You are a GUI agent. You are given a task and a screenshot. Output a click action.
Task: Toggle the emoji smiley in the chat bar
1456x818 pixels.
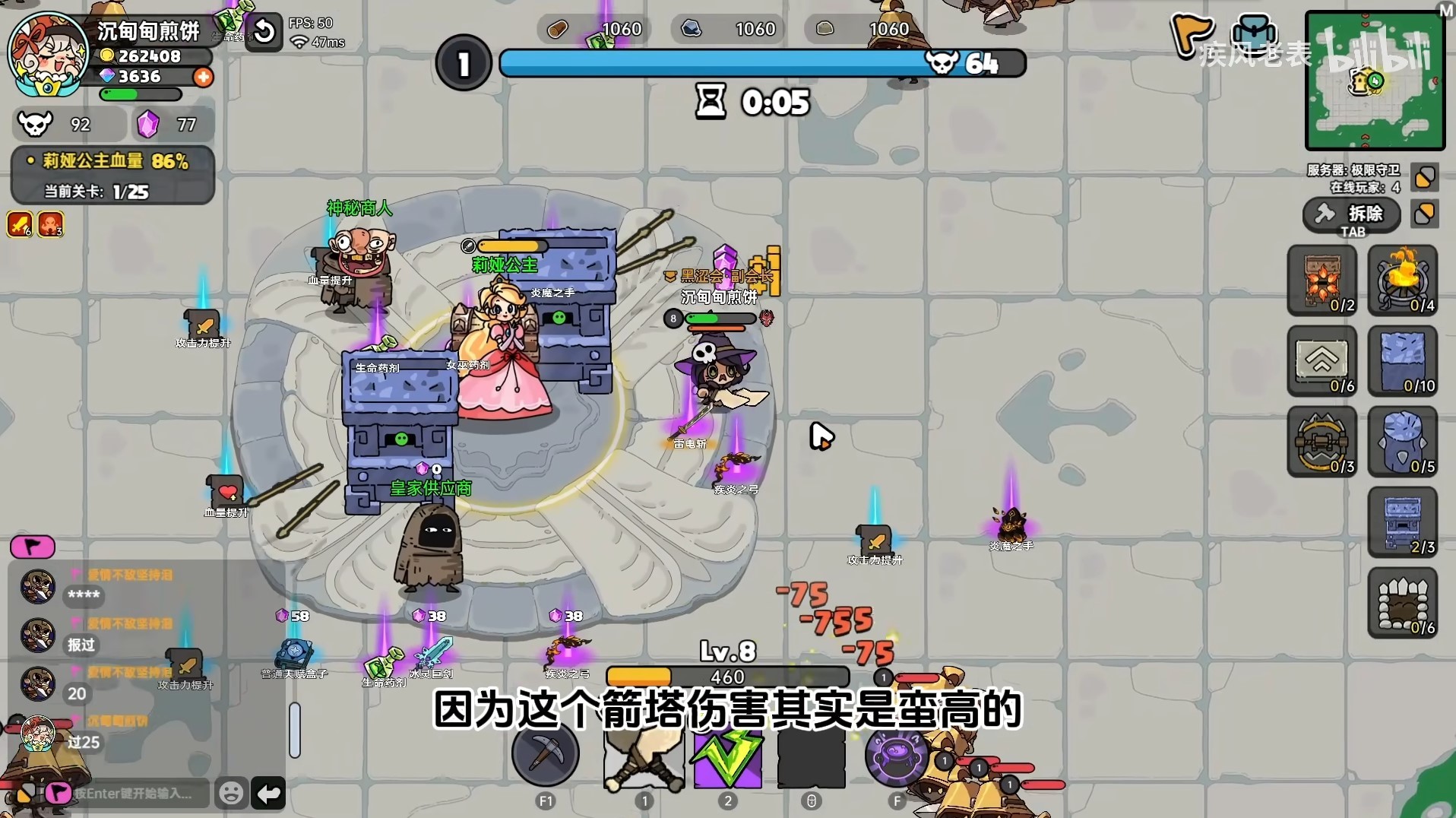[231, 792]
